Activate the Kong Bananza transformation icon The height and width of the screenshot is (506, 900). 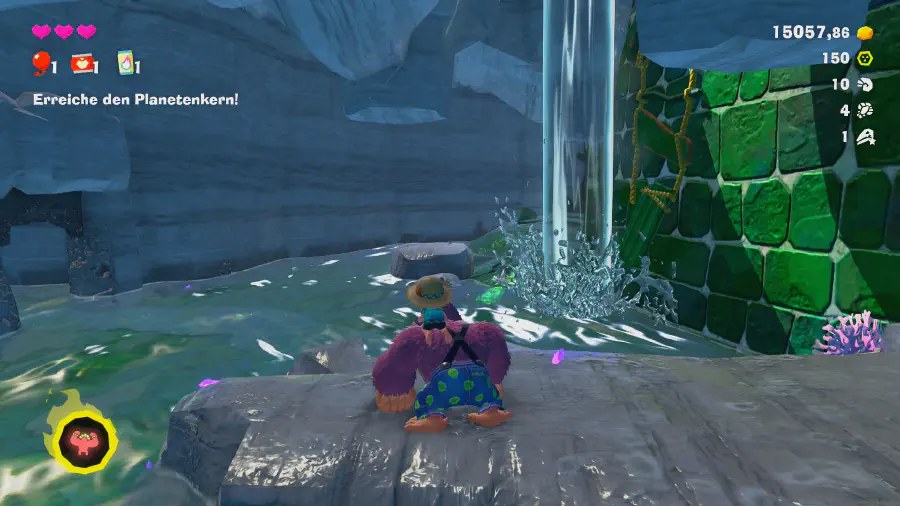(x=79, y=439)
